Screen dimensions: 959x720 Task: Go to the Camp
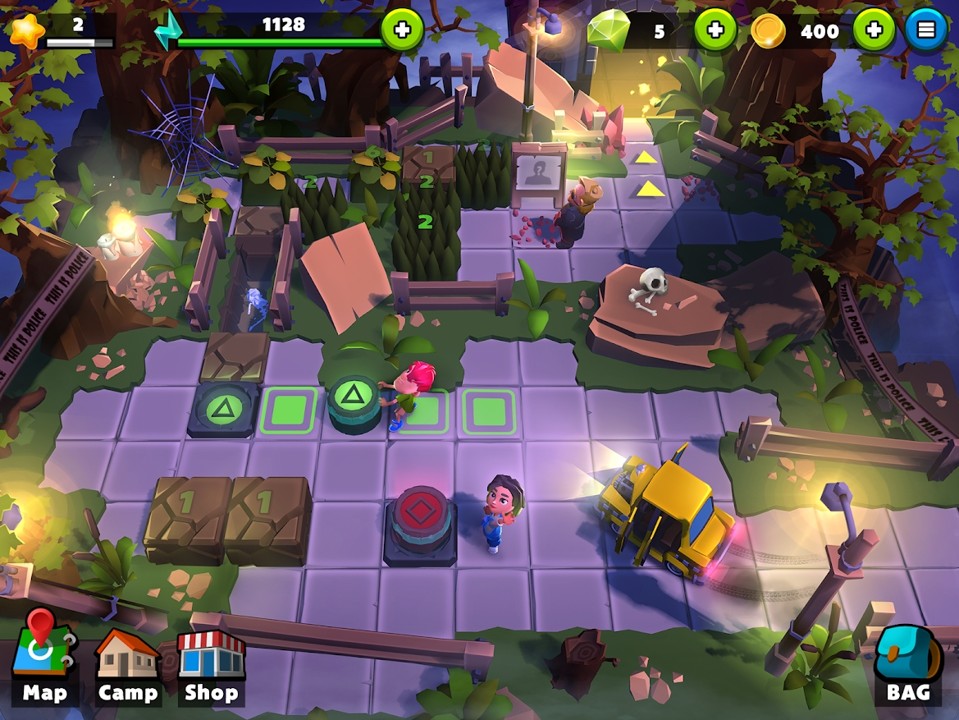point(127,664)
